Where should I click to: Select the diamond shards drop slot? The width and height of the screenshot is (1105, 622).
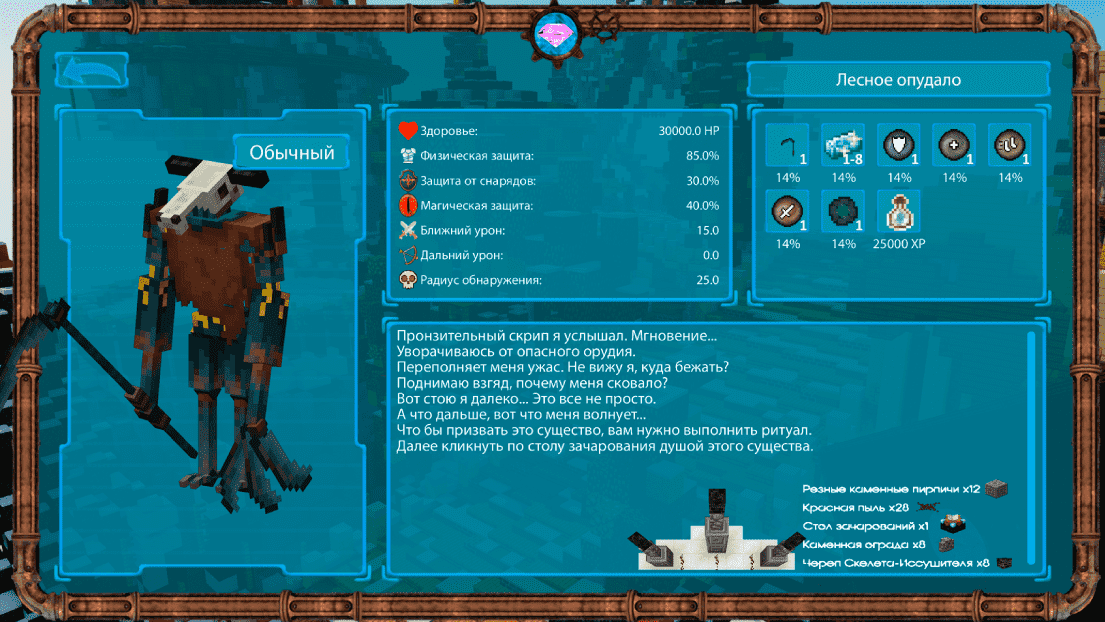point(843,146)
